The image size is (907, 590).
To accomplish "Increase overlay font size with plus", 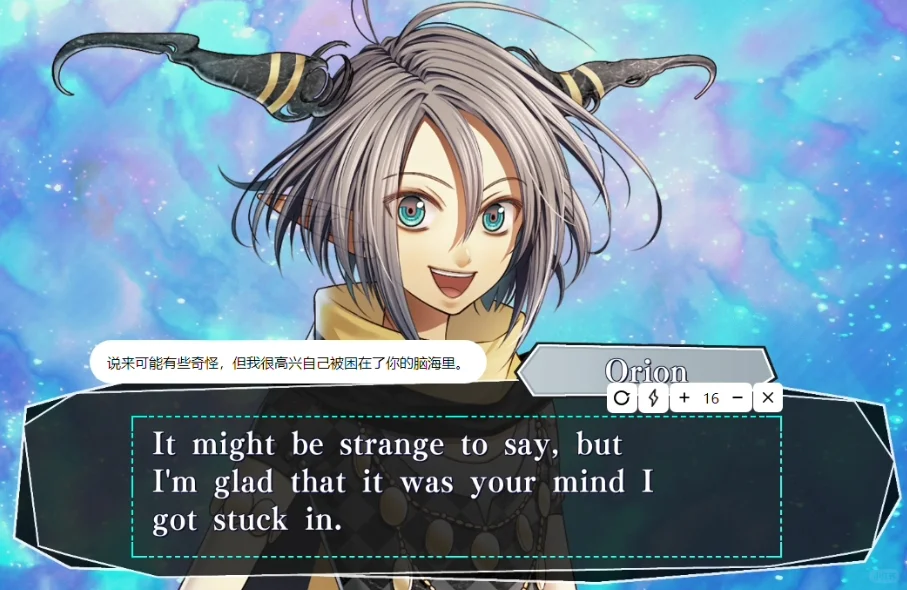I will point(684,398).
